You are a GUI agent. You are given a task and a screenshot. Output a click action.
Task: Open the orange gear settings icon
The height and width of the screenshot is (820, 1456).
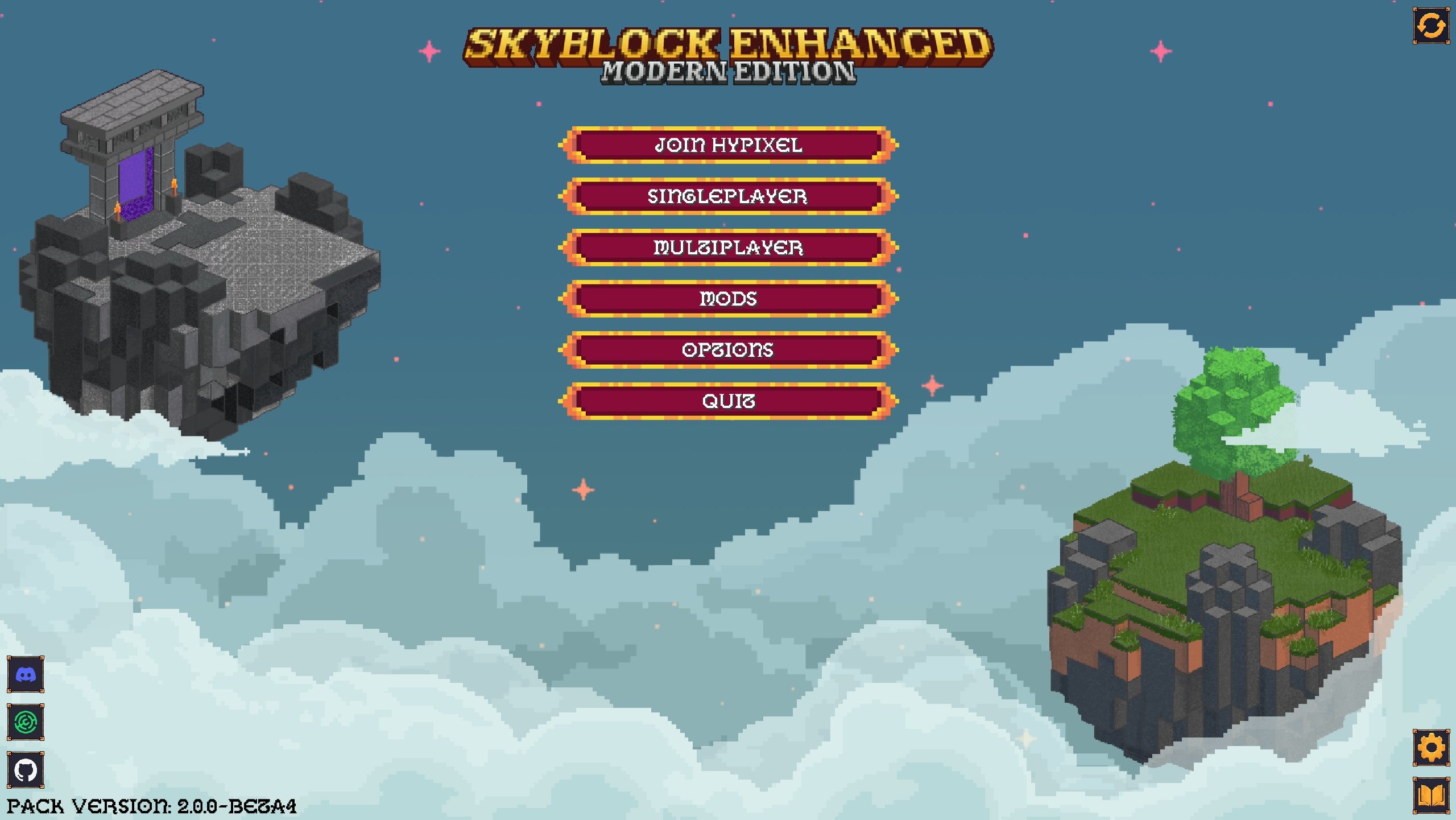coord(1431,747)
